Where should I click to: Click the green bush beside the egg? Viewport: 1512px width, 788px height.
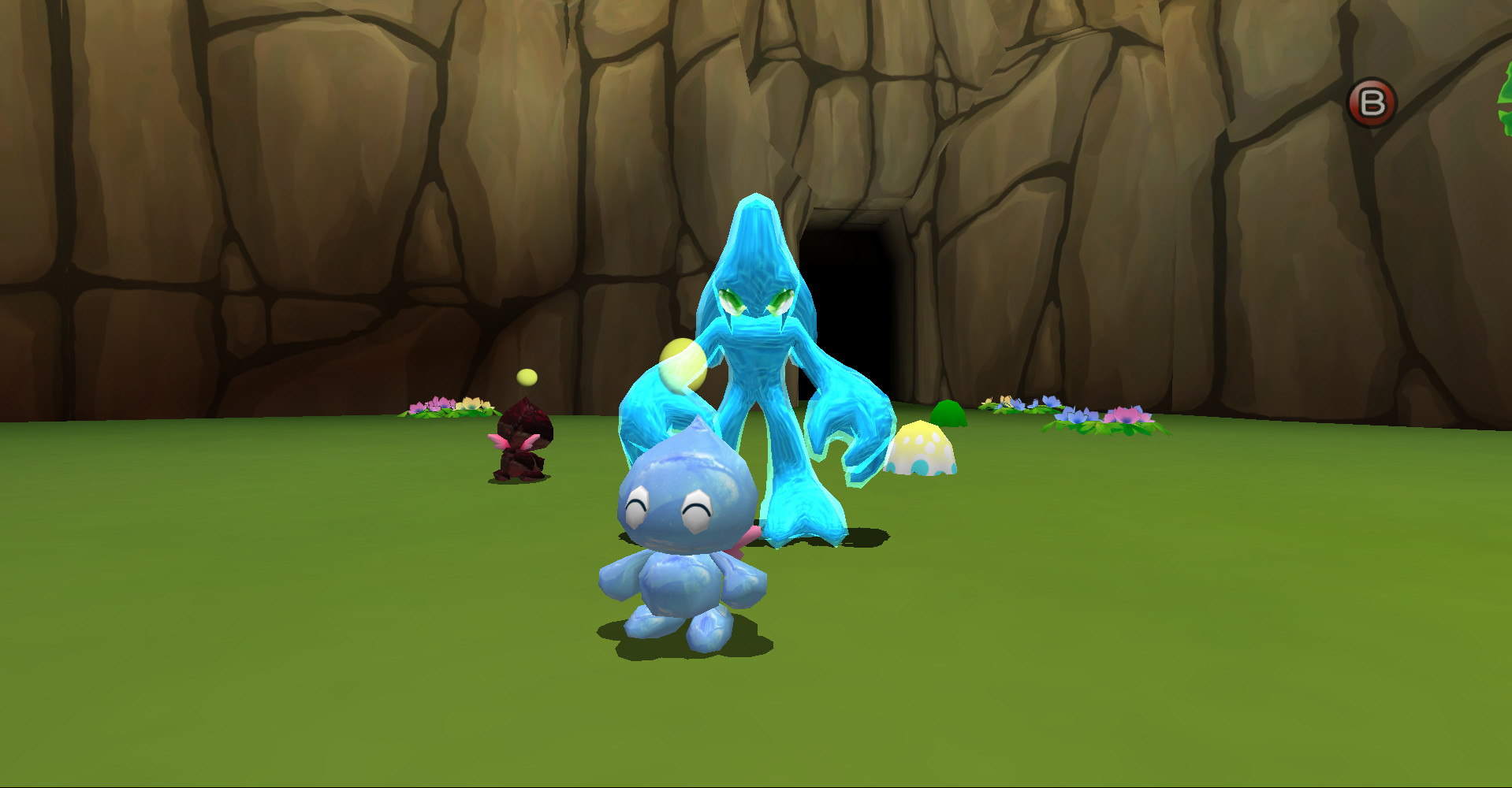point(950,414)
